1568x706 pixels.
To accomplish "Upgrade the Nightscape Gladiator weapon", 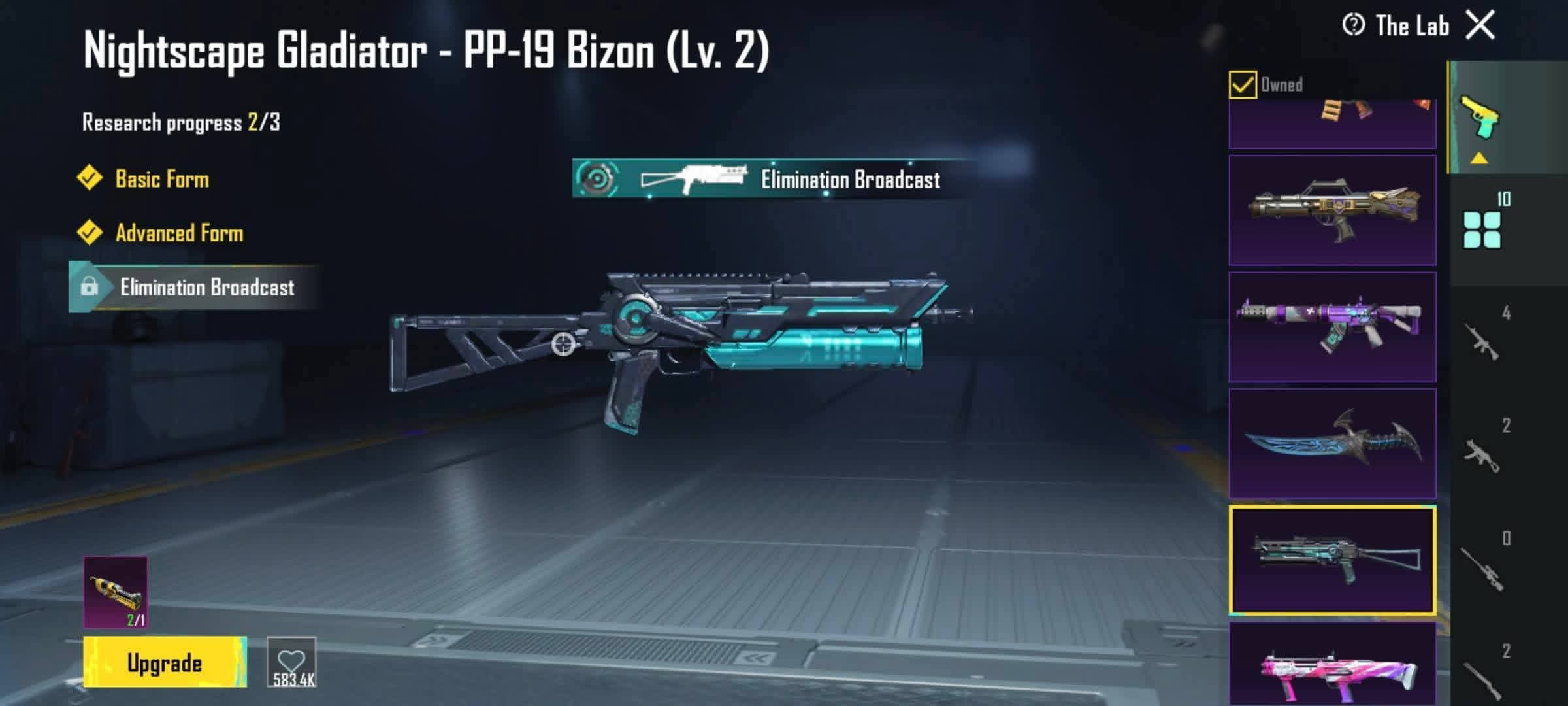I will (165, 662).
